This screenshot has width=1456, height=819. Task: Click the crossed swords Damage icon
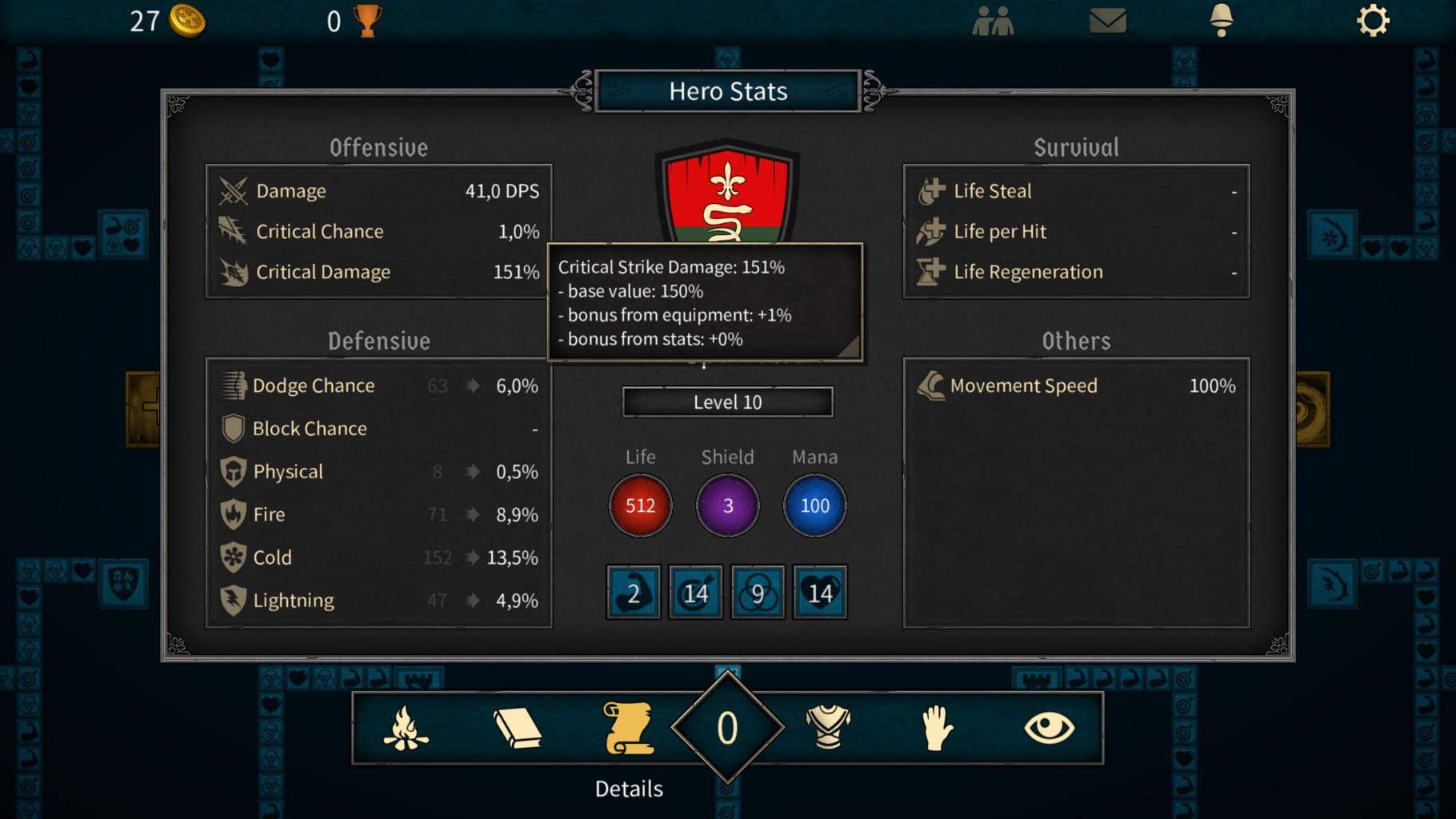tap(231, 190)
